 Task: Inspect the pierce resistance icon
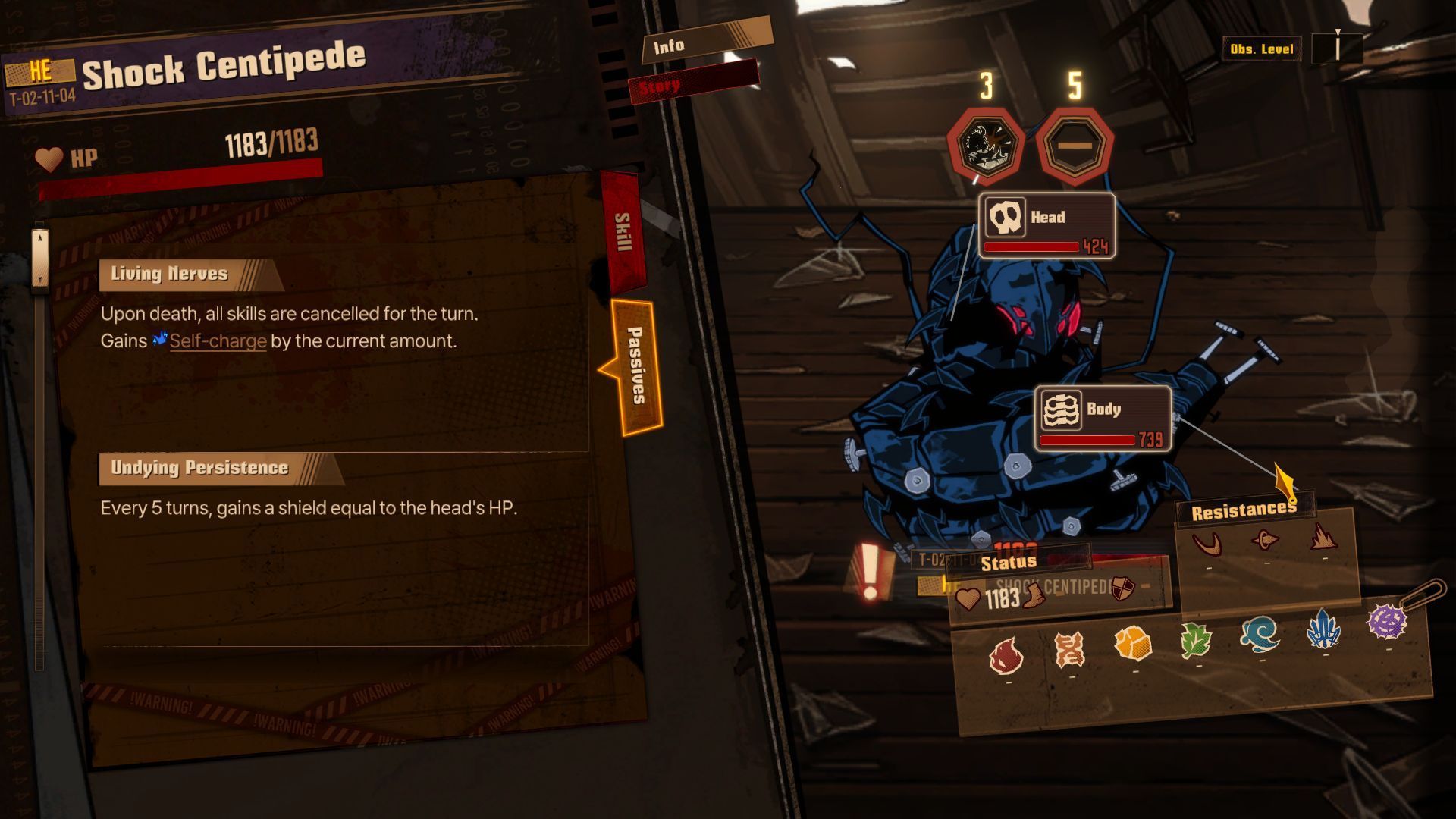[1265, 540]
